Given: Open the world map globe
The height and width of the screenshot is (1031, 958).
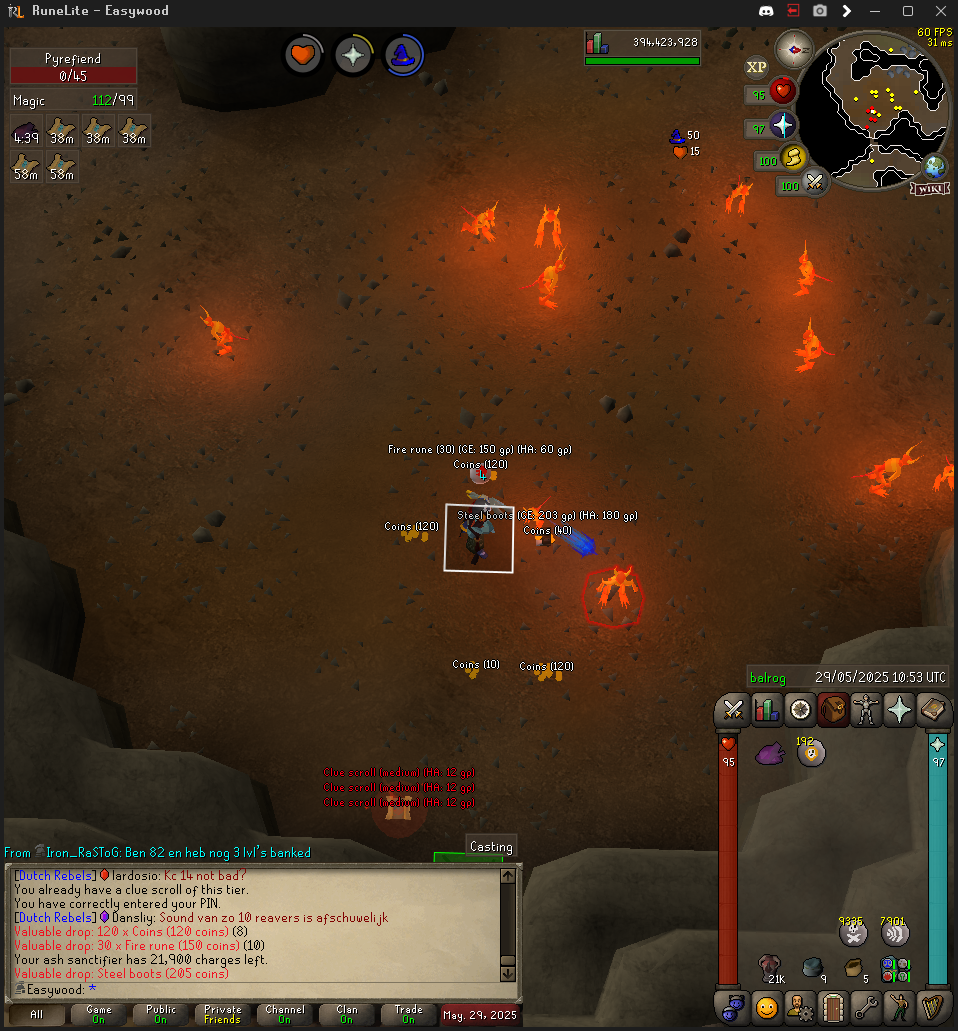Looking at the screenshot, I should [936, 166].
